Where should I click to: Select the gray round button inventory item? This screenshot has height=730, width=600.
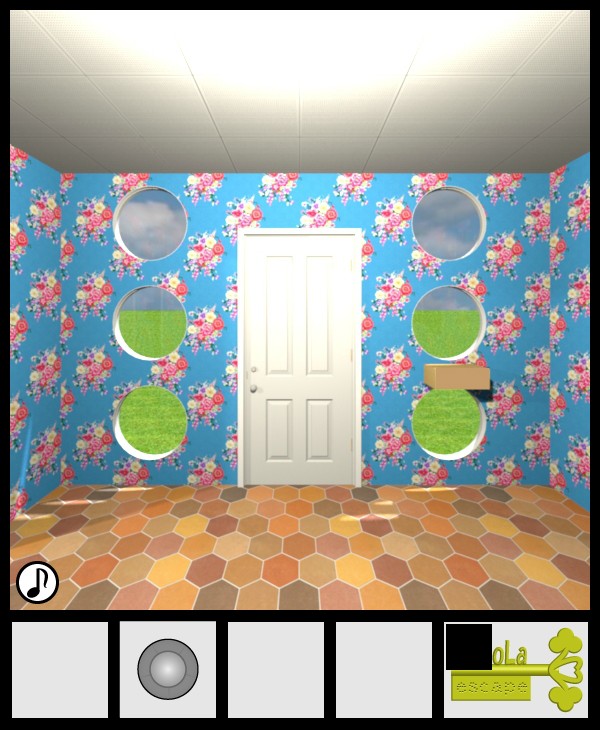(x=167, y=669)
